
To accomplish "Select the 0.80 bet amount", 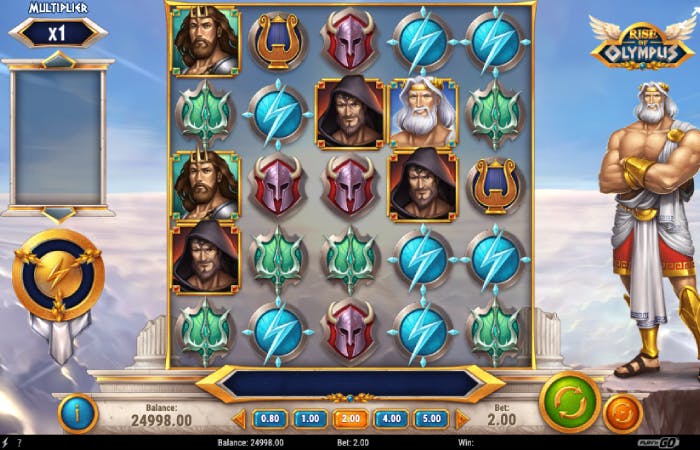I will (x=269, y=419).
